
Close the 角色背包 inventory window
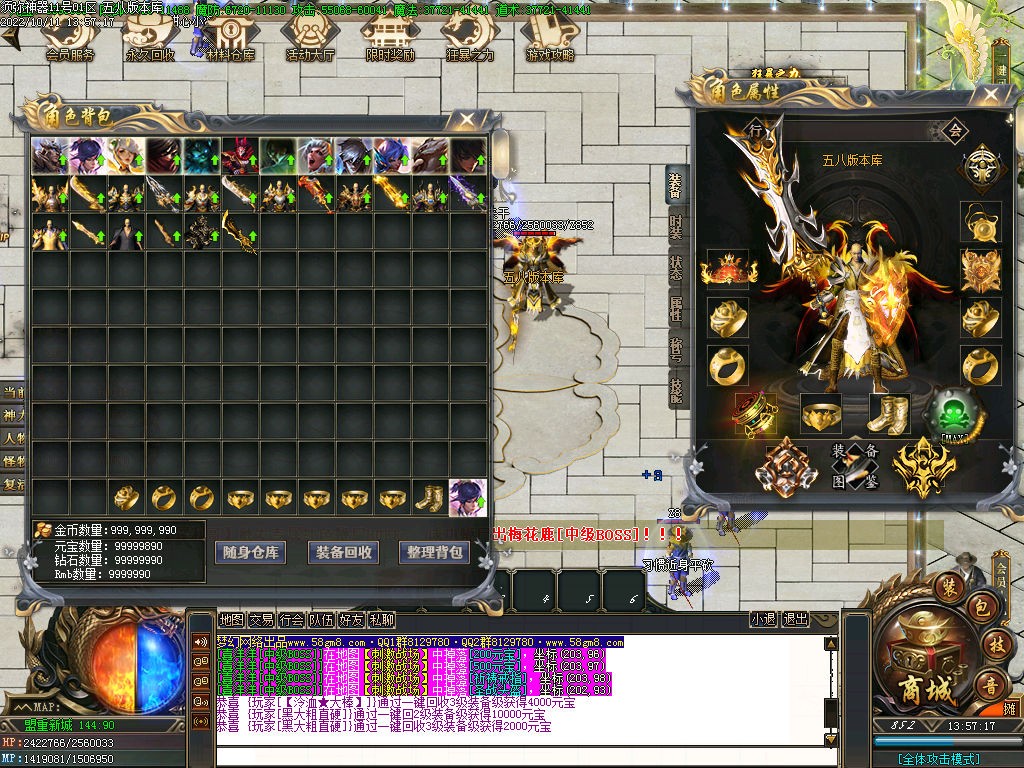pos(466,120)
